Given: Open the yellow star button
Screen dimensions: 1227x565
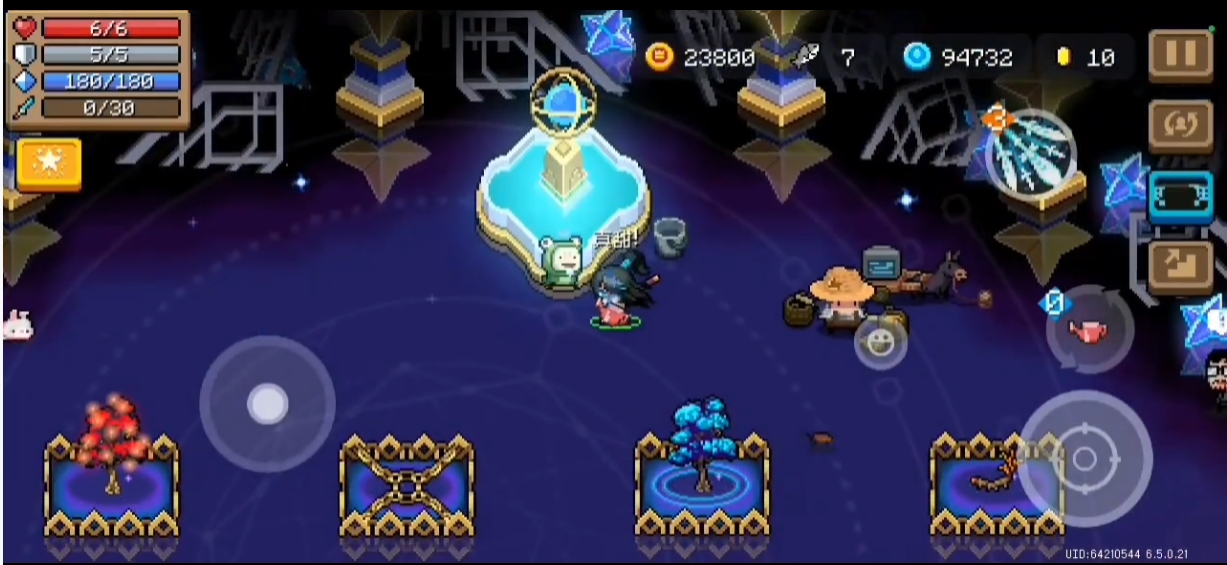Looking at the screenshot, I should 48,164.
